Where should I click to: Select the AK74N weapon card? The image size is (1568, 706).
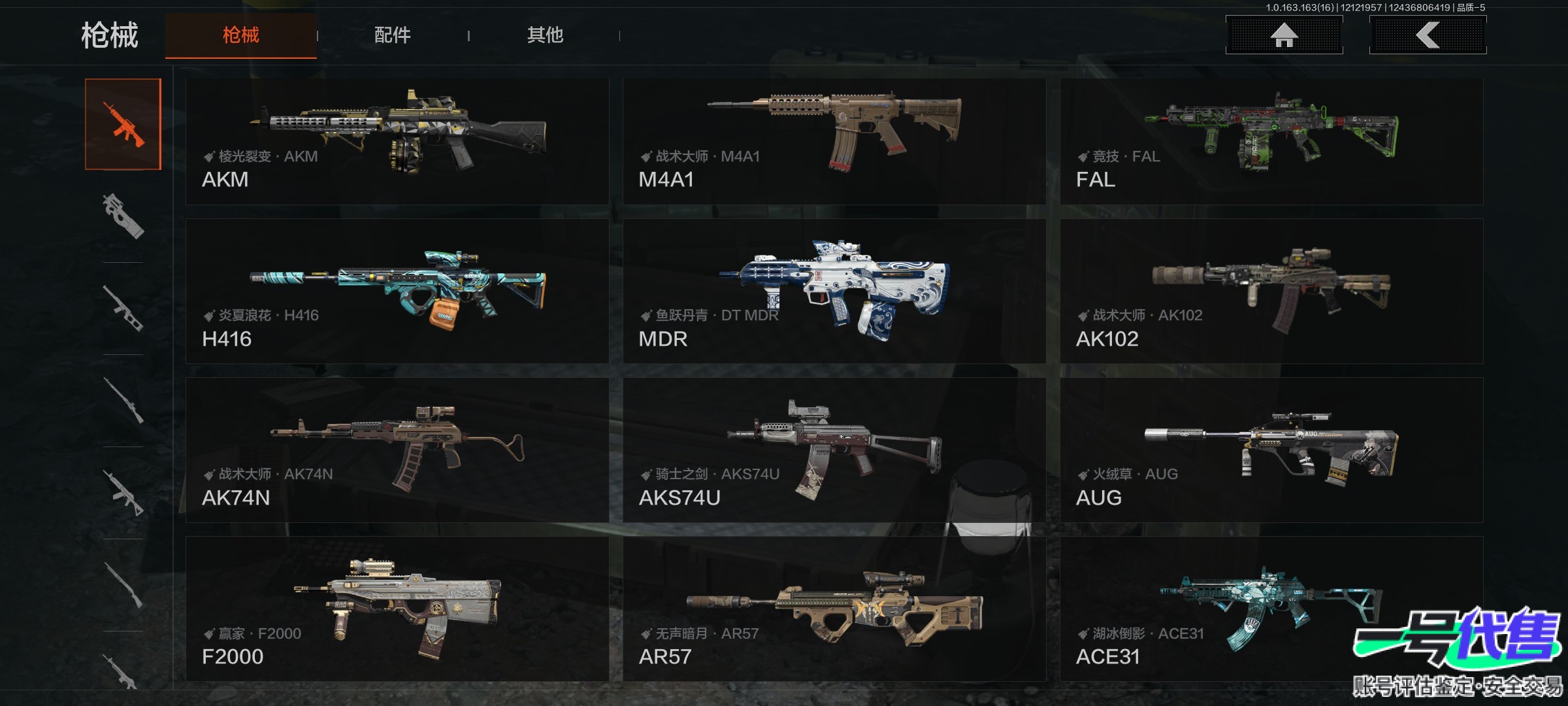(x=397, y=450)
